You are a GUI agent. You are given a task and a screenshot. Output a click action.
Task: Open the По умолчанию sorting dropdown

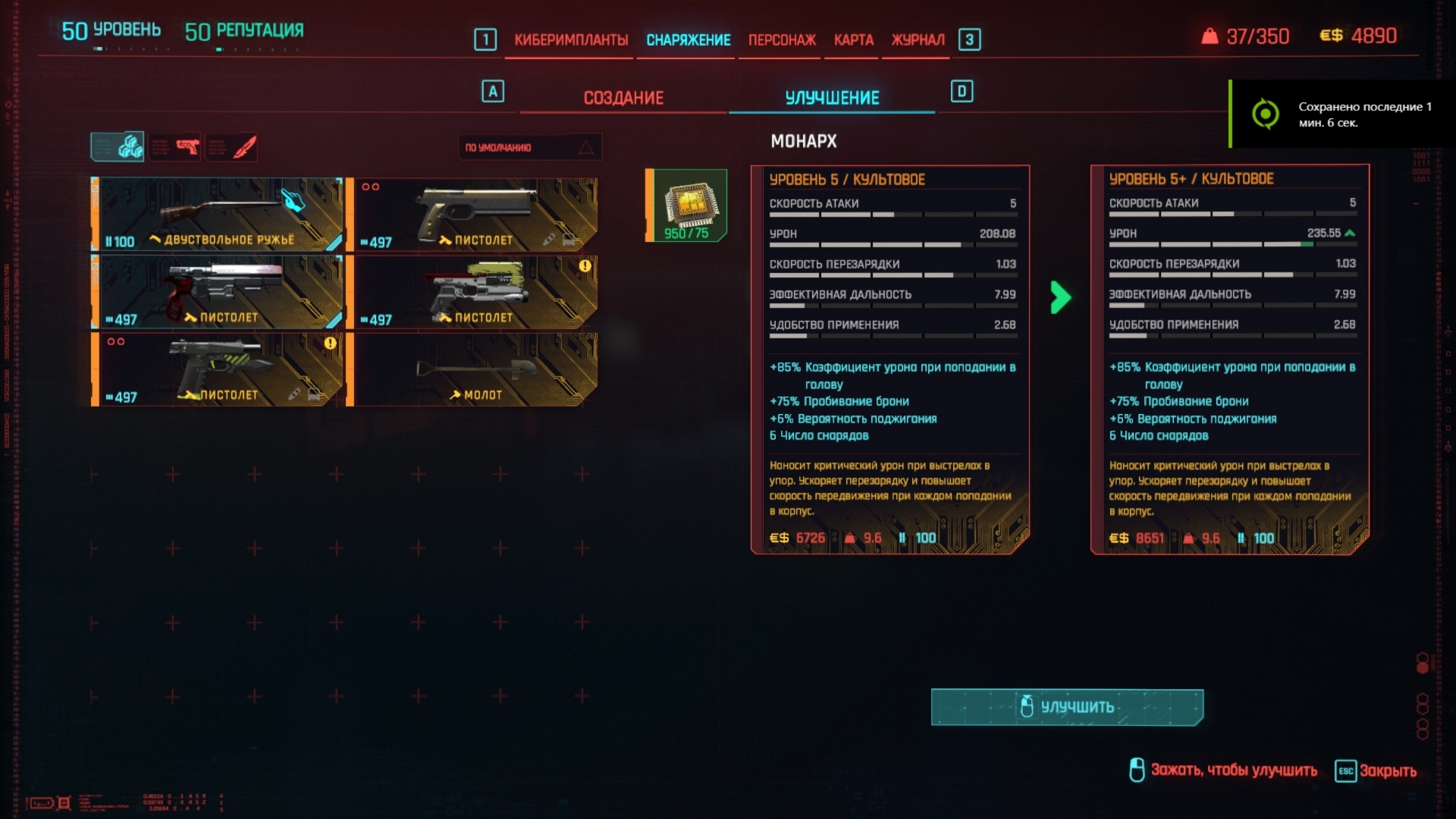529,147
